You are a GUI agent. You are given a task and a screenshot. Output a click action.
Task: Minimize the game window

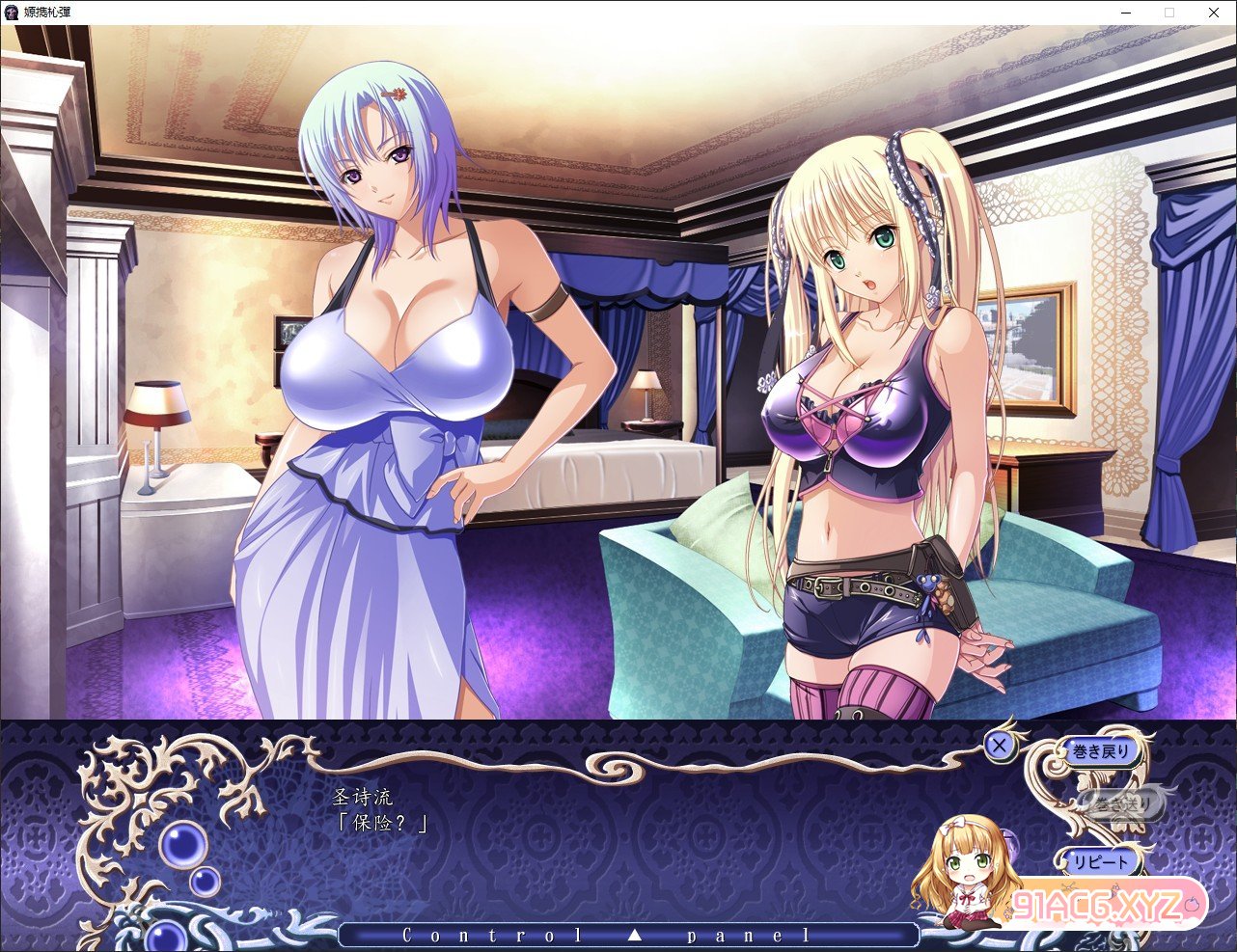(1124, 13)
